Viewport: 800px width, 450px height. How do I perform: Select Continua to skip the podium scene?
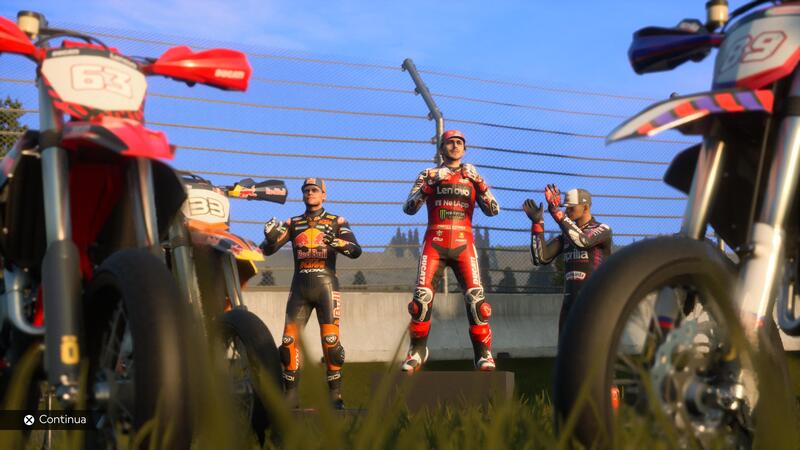click(x=55, y=420)
